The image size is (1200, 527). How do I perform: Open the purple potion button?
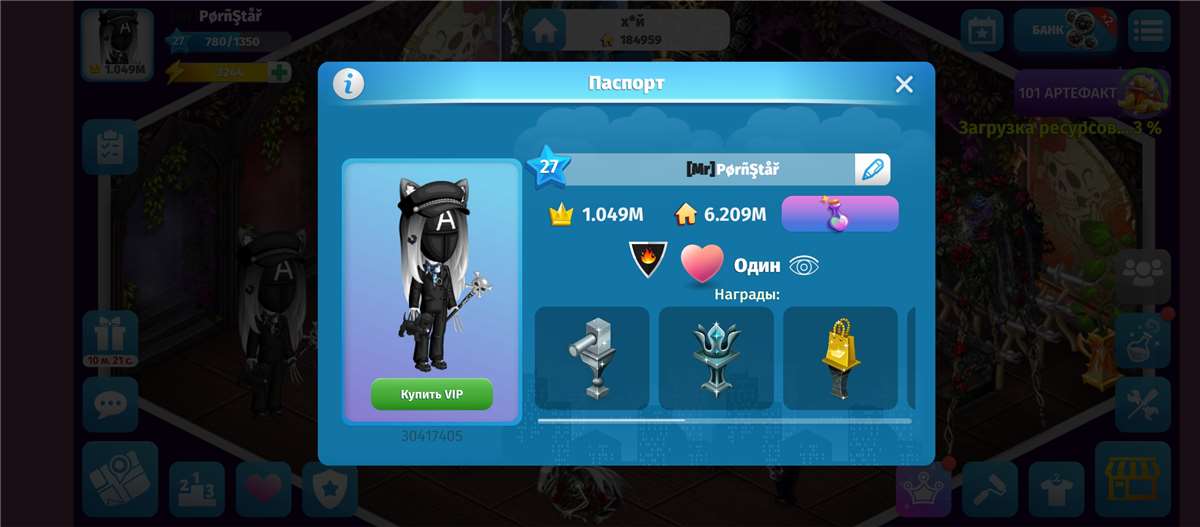(x=840, y=214)
